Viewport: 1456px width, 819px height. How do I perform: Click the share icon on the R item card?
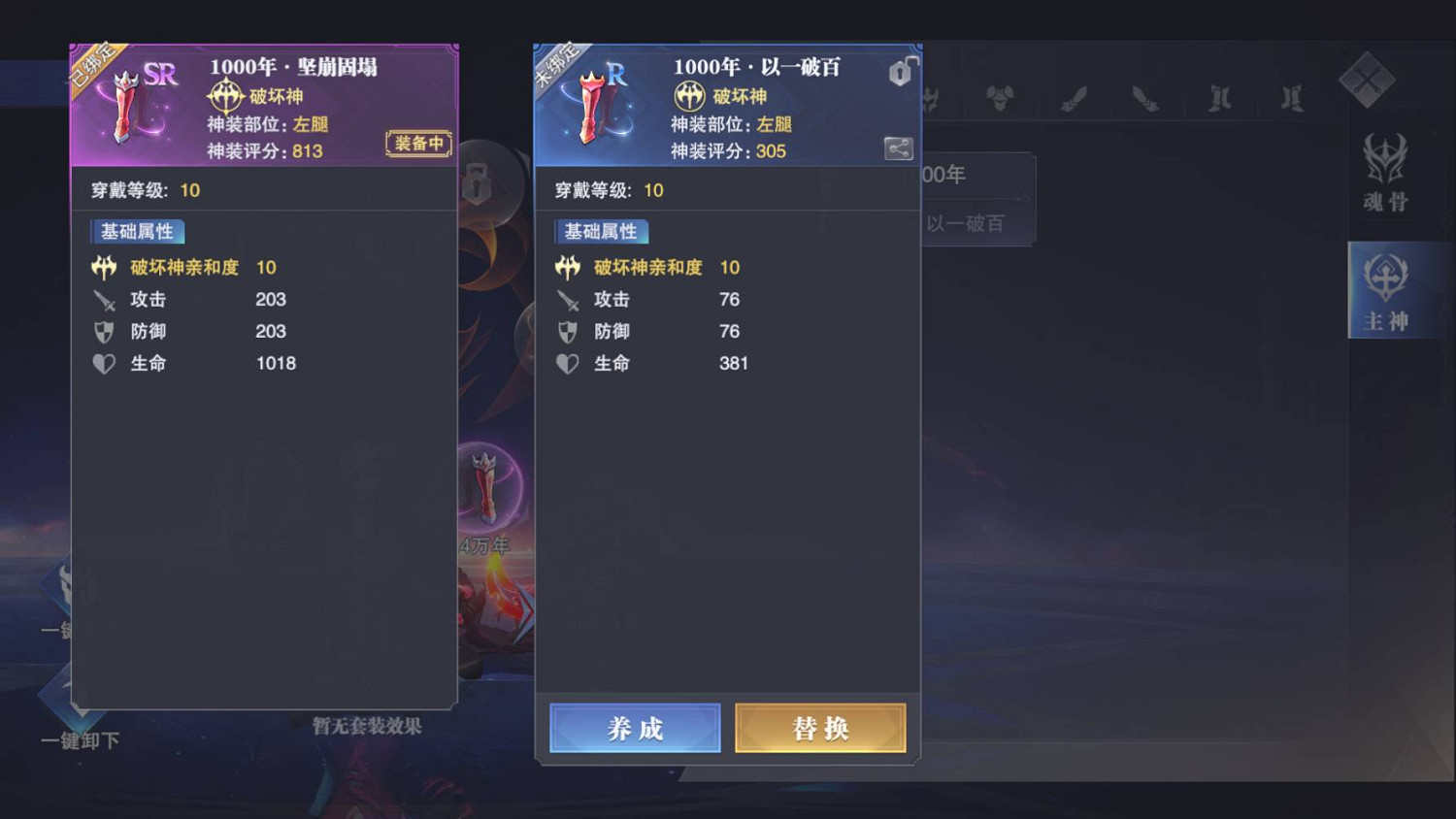899,148
